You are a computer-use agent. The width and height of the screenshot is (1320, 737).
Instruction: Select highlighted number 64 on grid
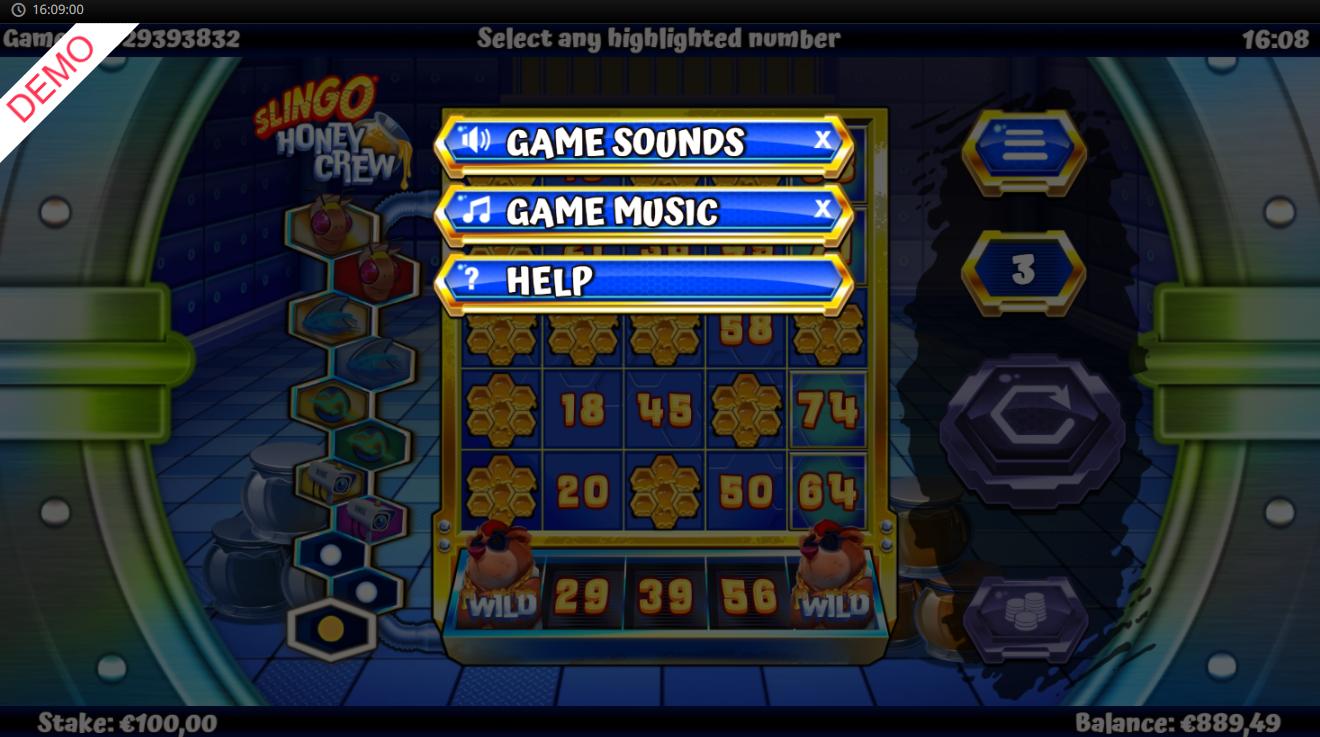point(828,491)
